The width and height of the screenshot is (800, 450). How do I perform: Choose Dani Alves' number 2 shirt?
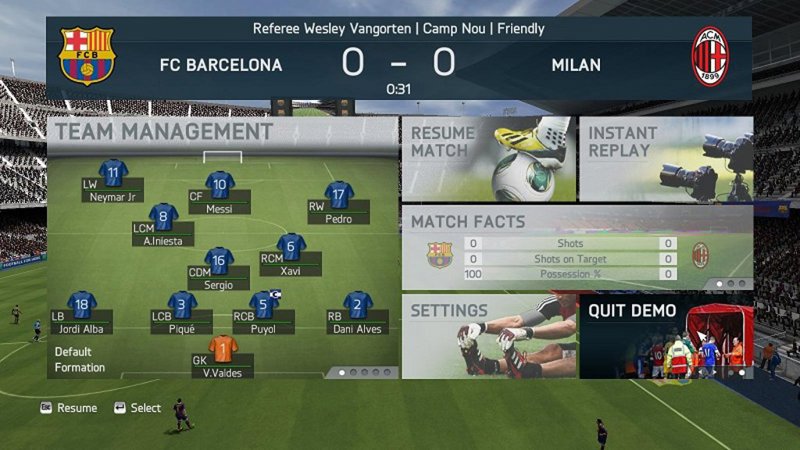coord(358,304)
